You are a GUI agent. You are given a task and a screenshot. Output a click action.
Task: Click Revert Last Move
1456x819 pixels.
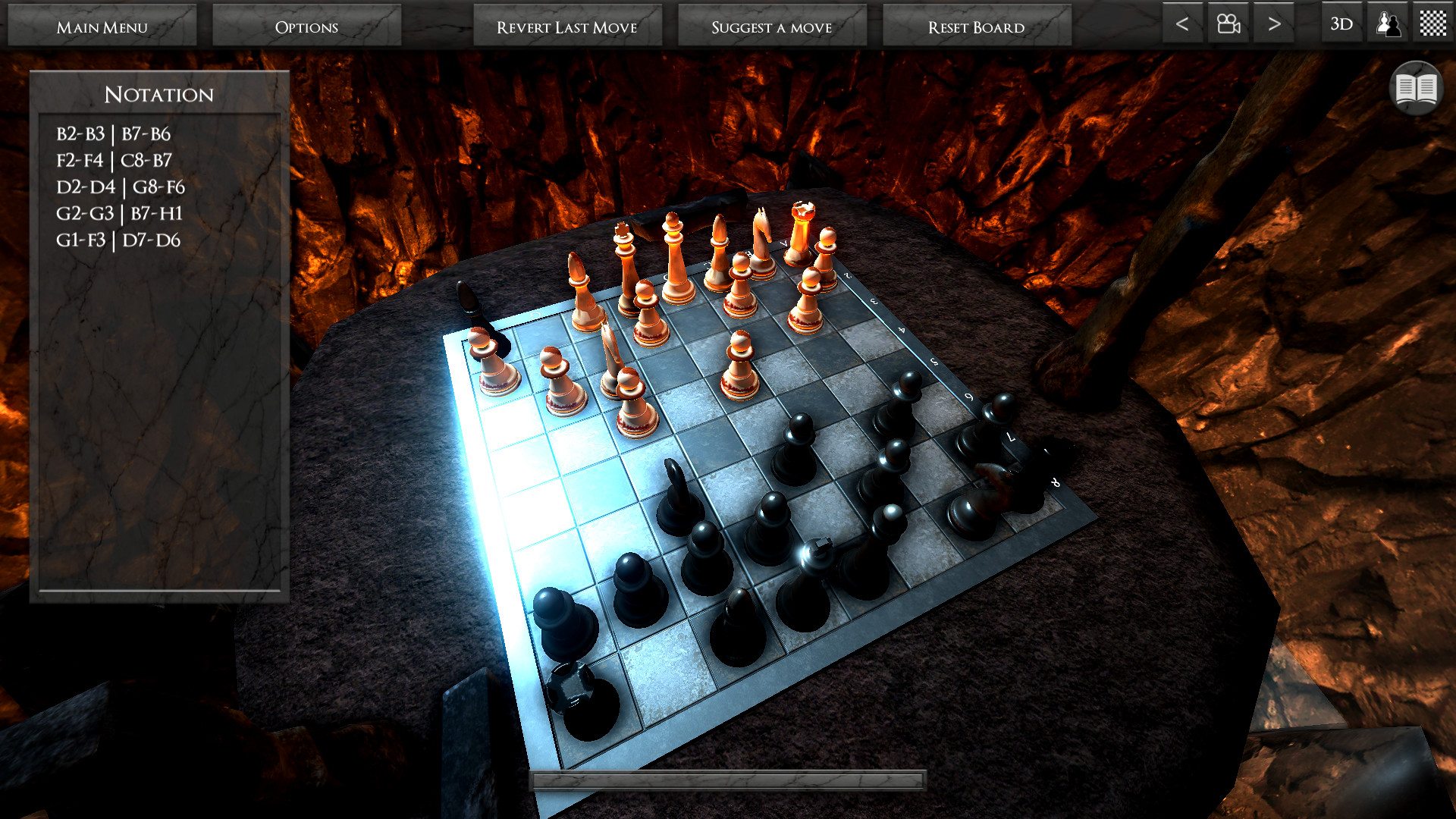(566, 25)
